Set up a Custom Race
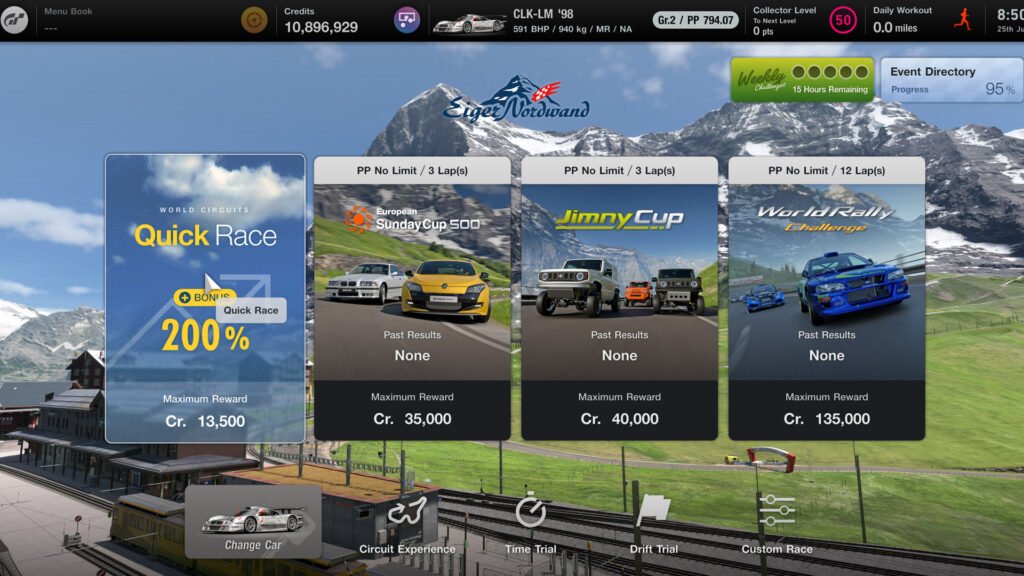This screenshot has height=576, width=1024. (x=777, y=522)
